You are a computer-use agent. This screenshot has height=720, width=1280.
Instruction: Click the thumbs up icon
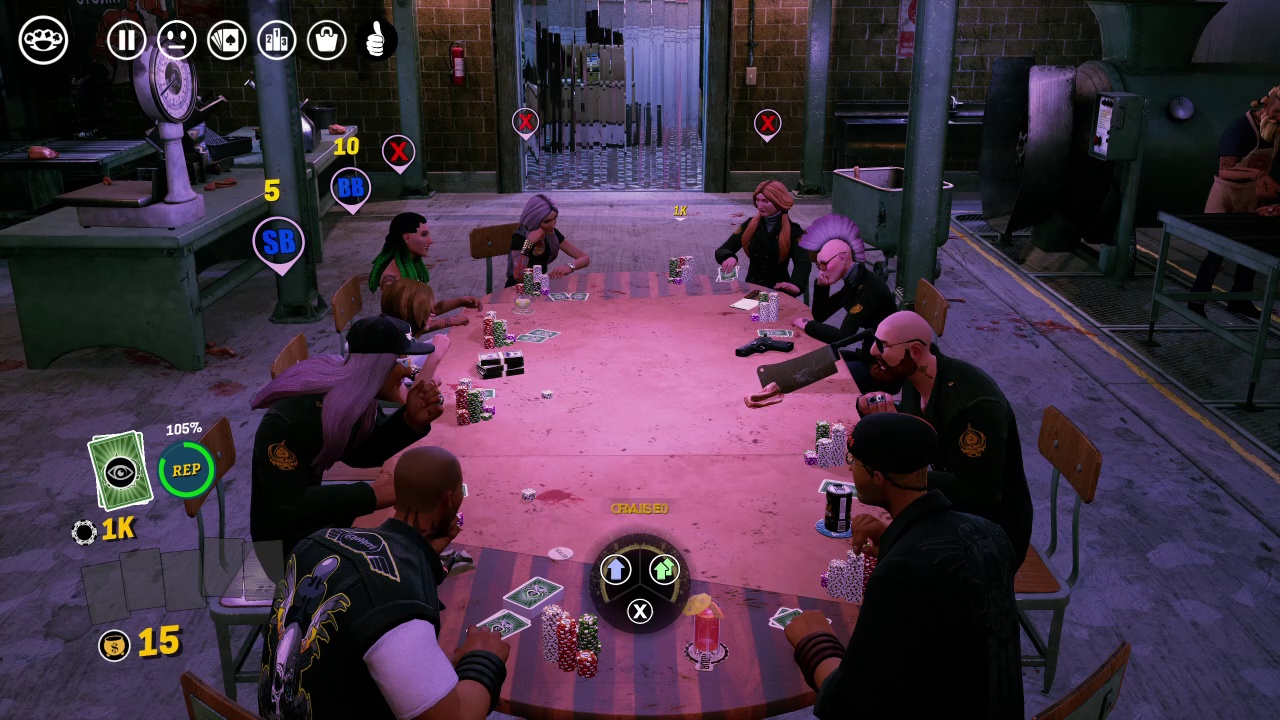[377, 40]
